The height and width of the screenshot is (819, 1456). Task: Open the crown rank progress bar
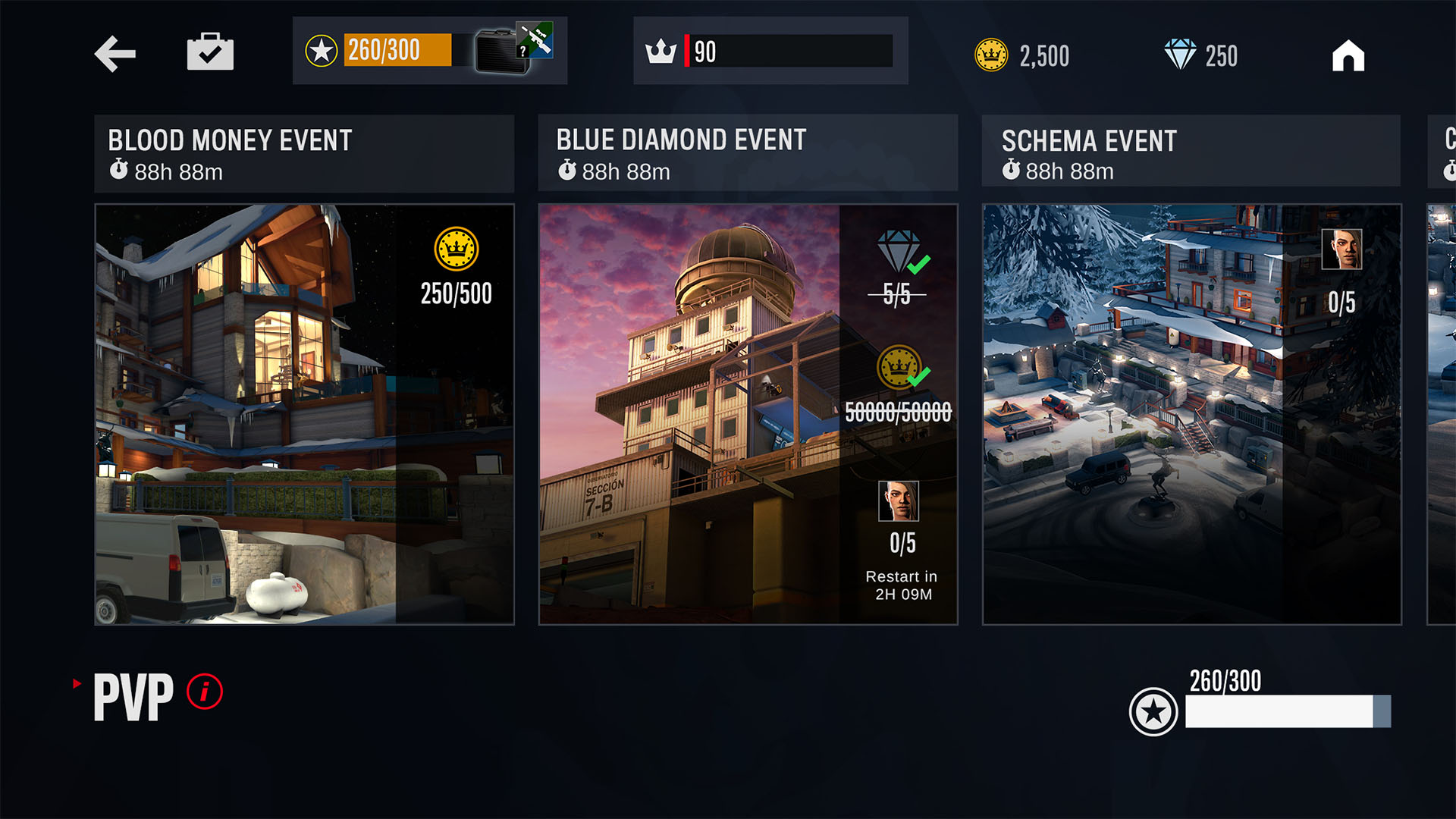click(x=770, y=52)
